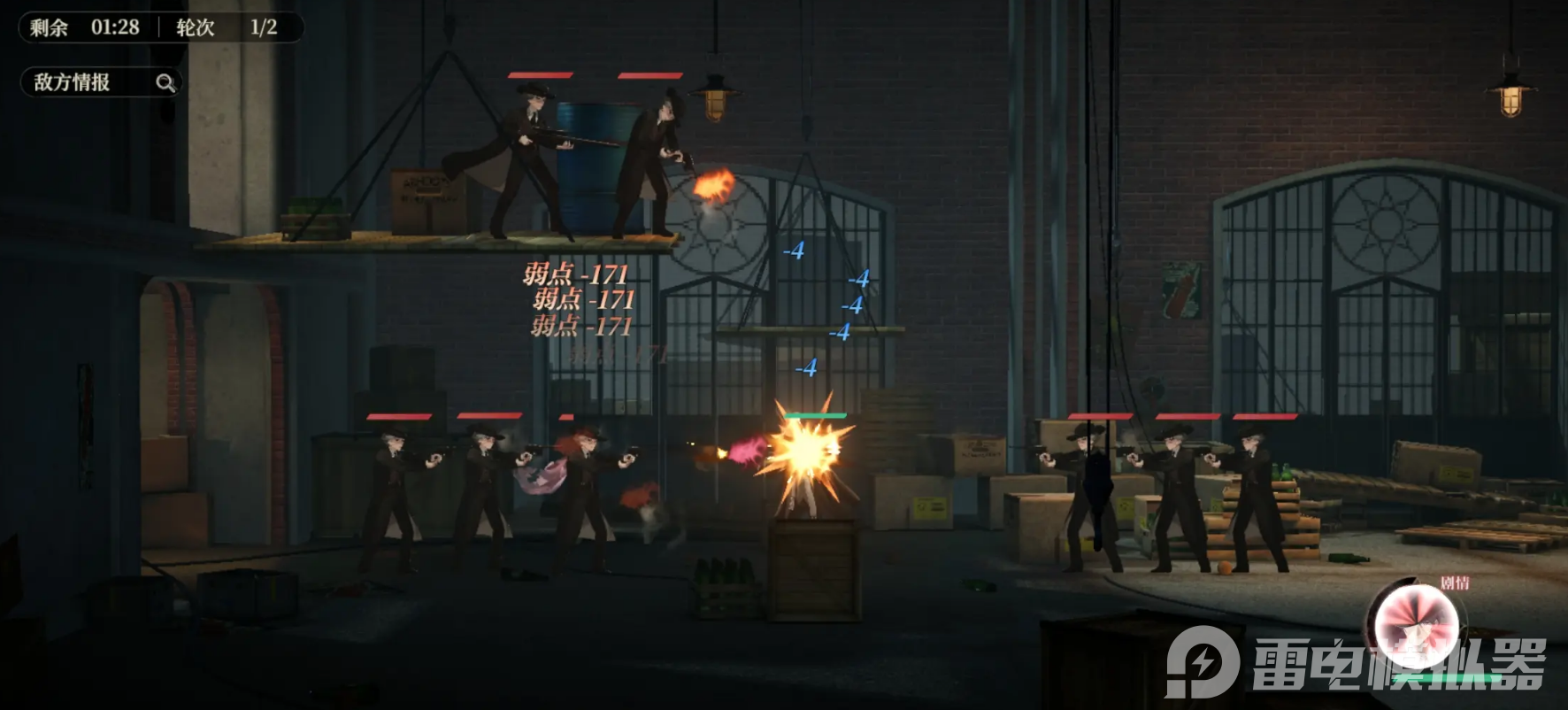1568x710 pixels.
Task: Open the 敌方情报 enemy intel panel
Action: point(101,82)
